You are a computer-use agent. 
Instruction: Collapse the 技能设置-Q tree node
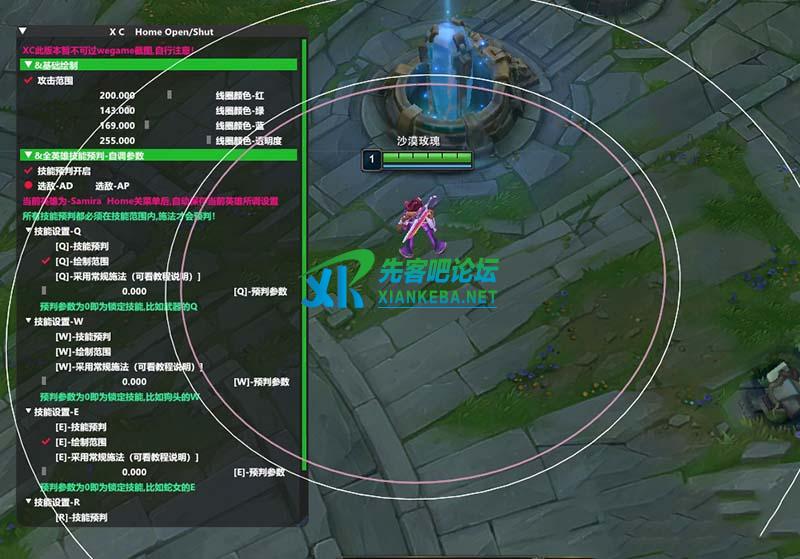(28, 231)
